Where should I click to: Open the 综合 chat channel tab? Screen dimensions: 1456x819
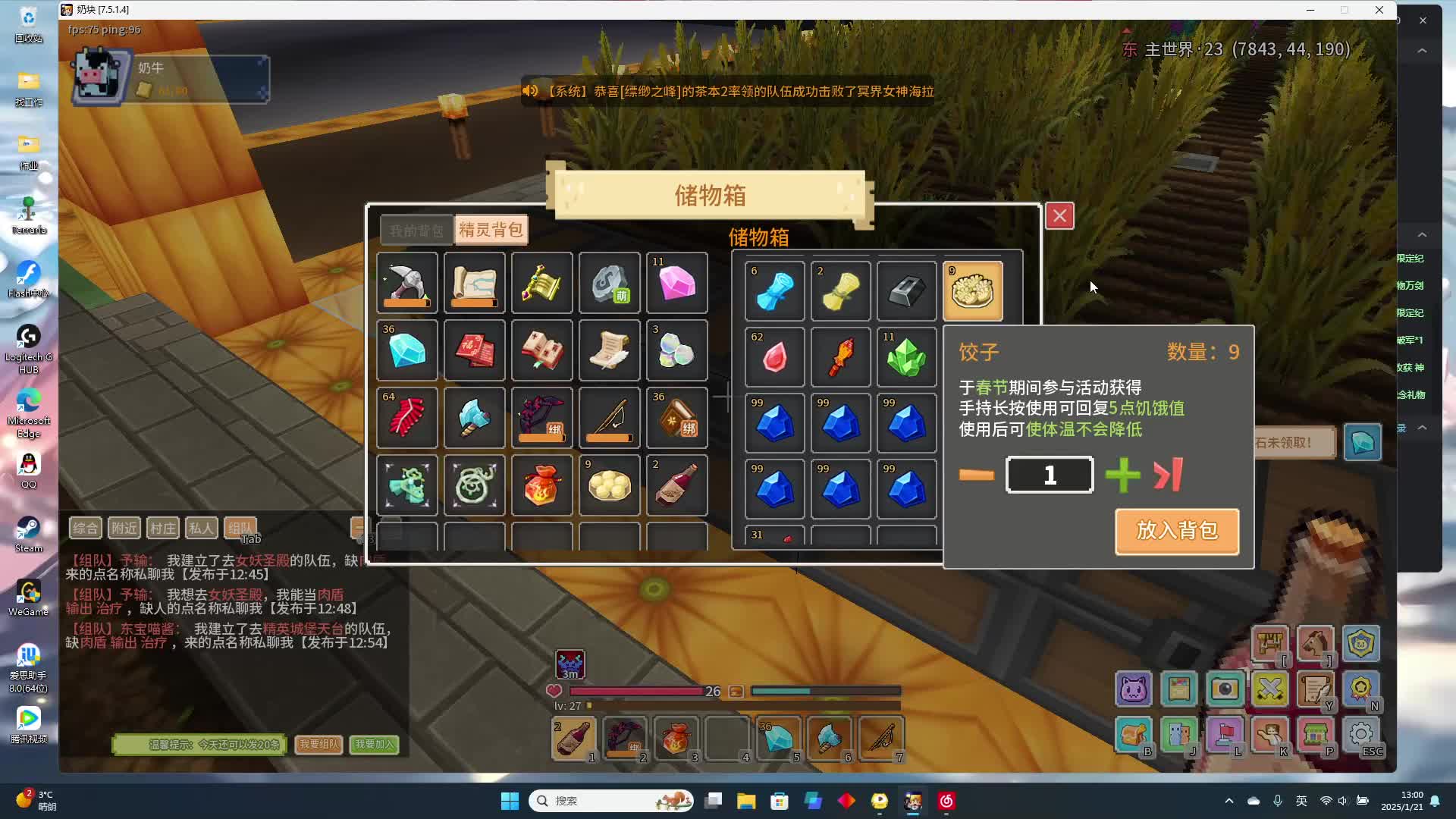pyautogui.click(x=85, y=528)
